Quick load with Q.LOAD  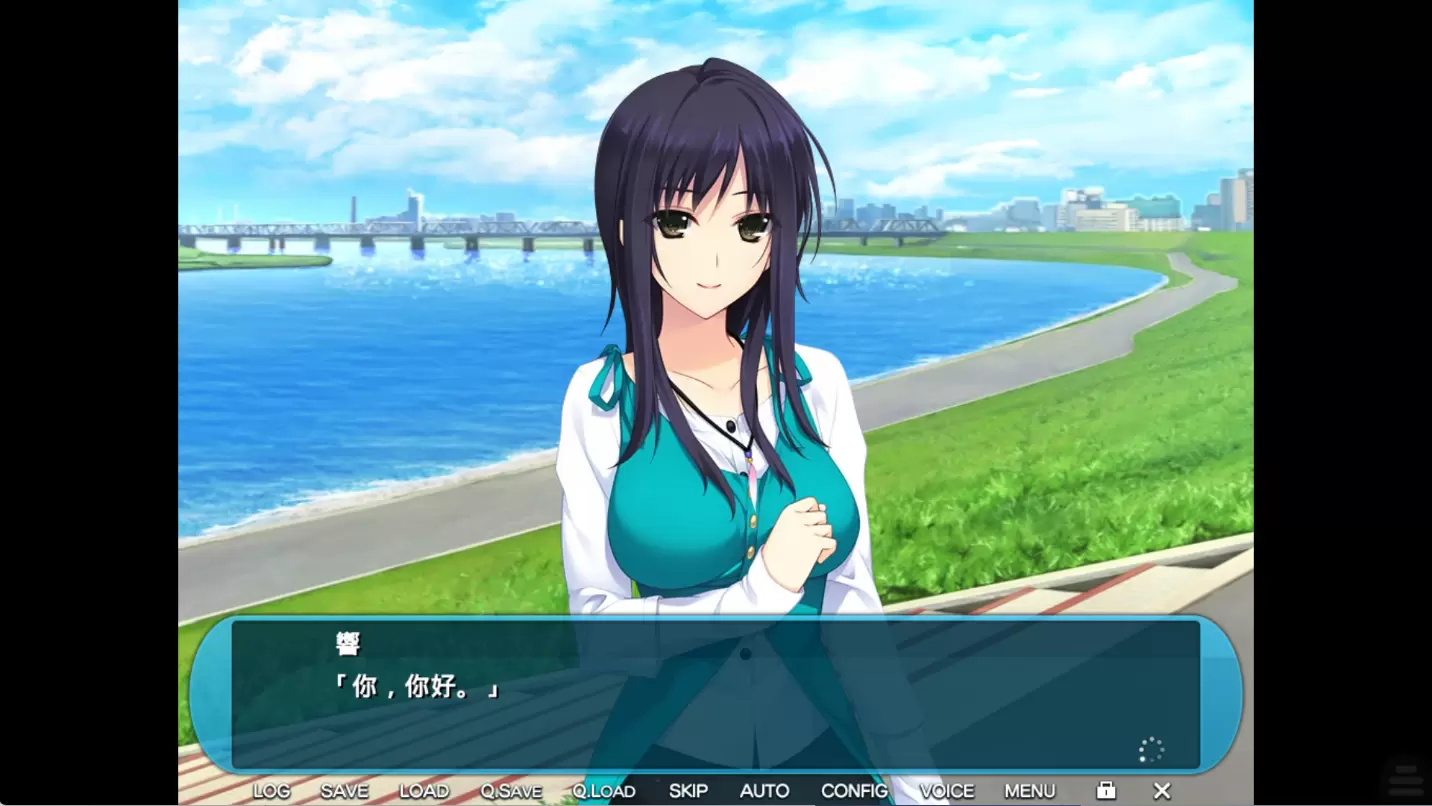pyautogui.click(x=603, y=791)
